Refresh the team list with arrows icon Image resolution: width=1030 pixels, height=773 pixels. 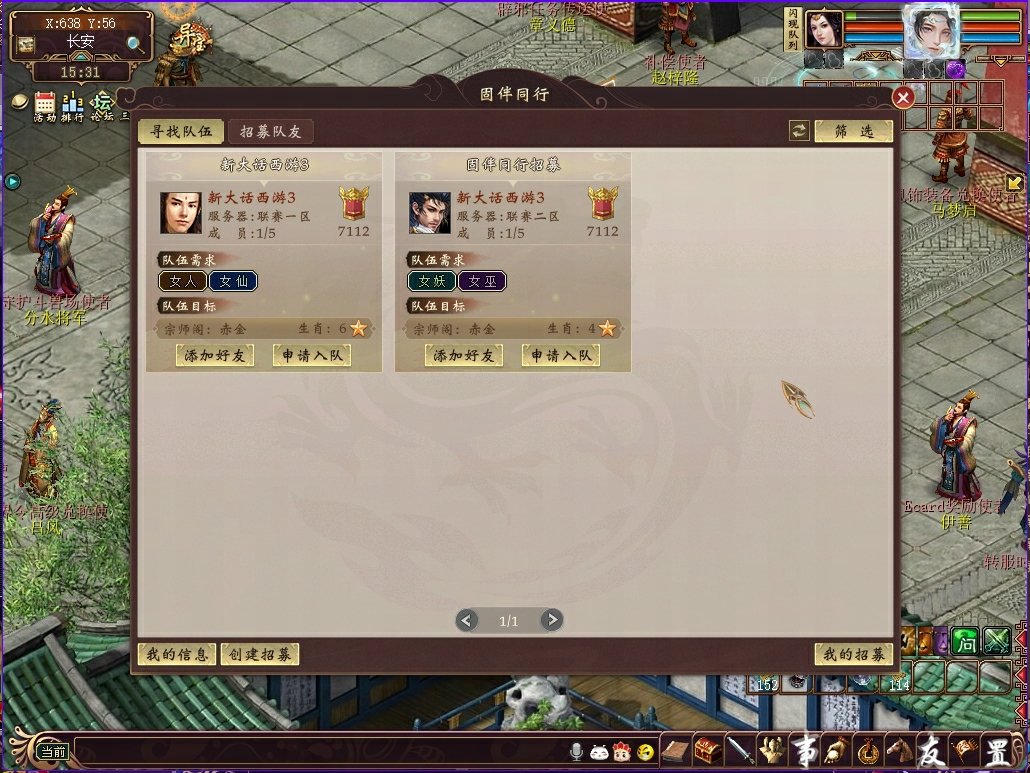coord(798,131)
